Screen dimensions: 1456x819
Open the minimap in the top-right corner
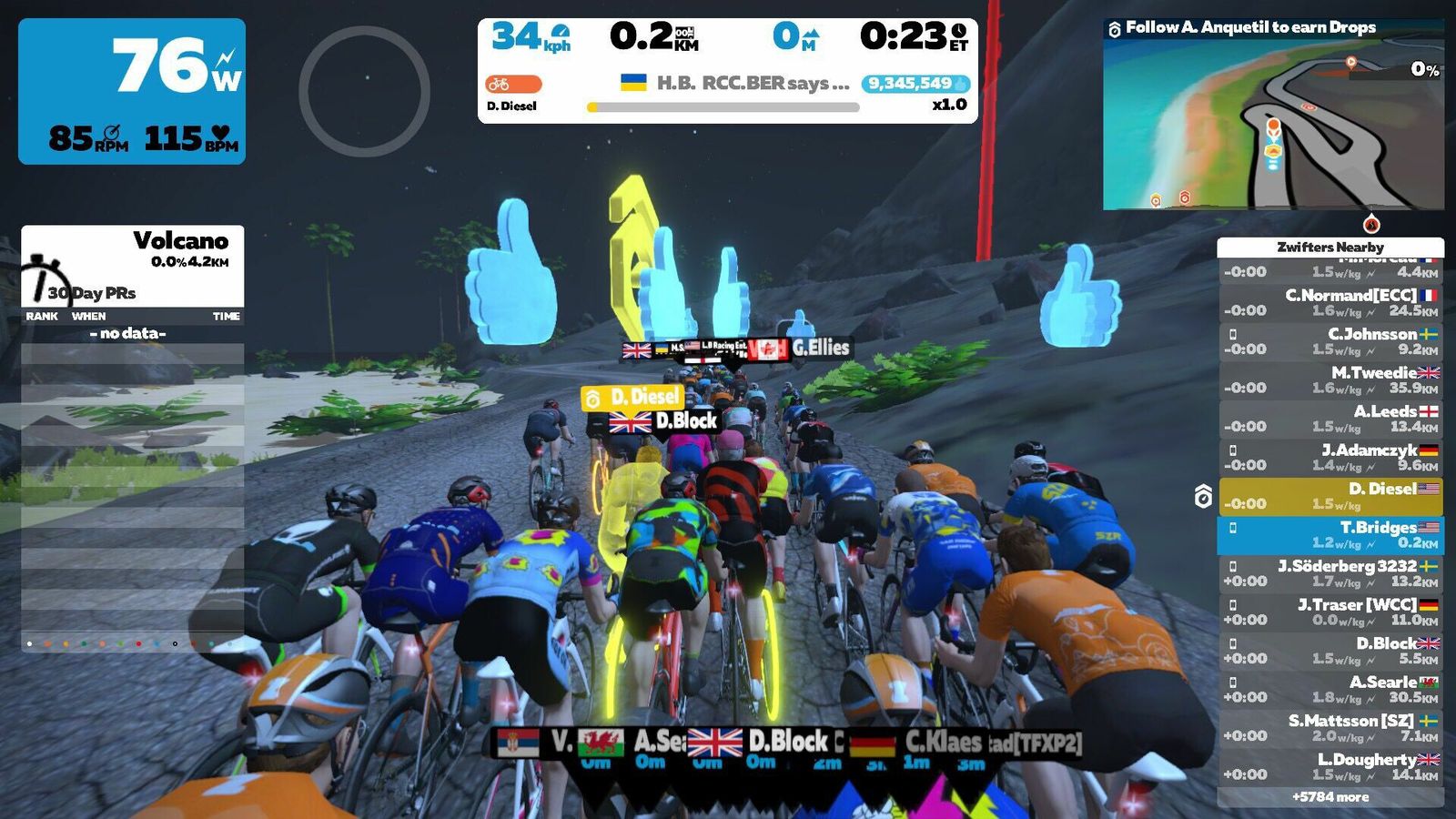(x=1273, y=126)
